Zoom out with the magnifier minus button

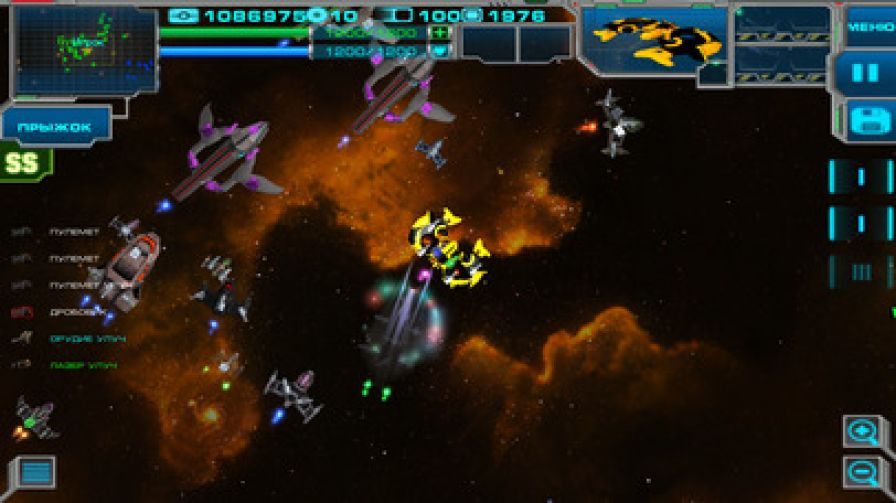(x=862, y=472)
